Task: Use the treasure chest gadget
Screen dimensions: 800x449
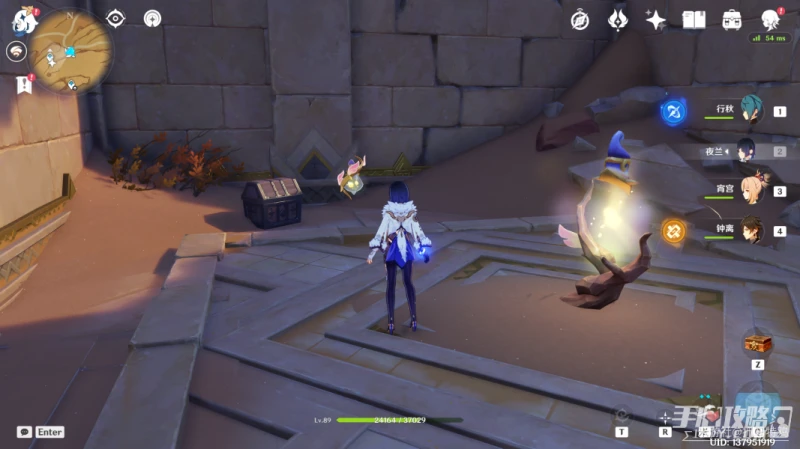Action: pos(757,345)
